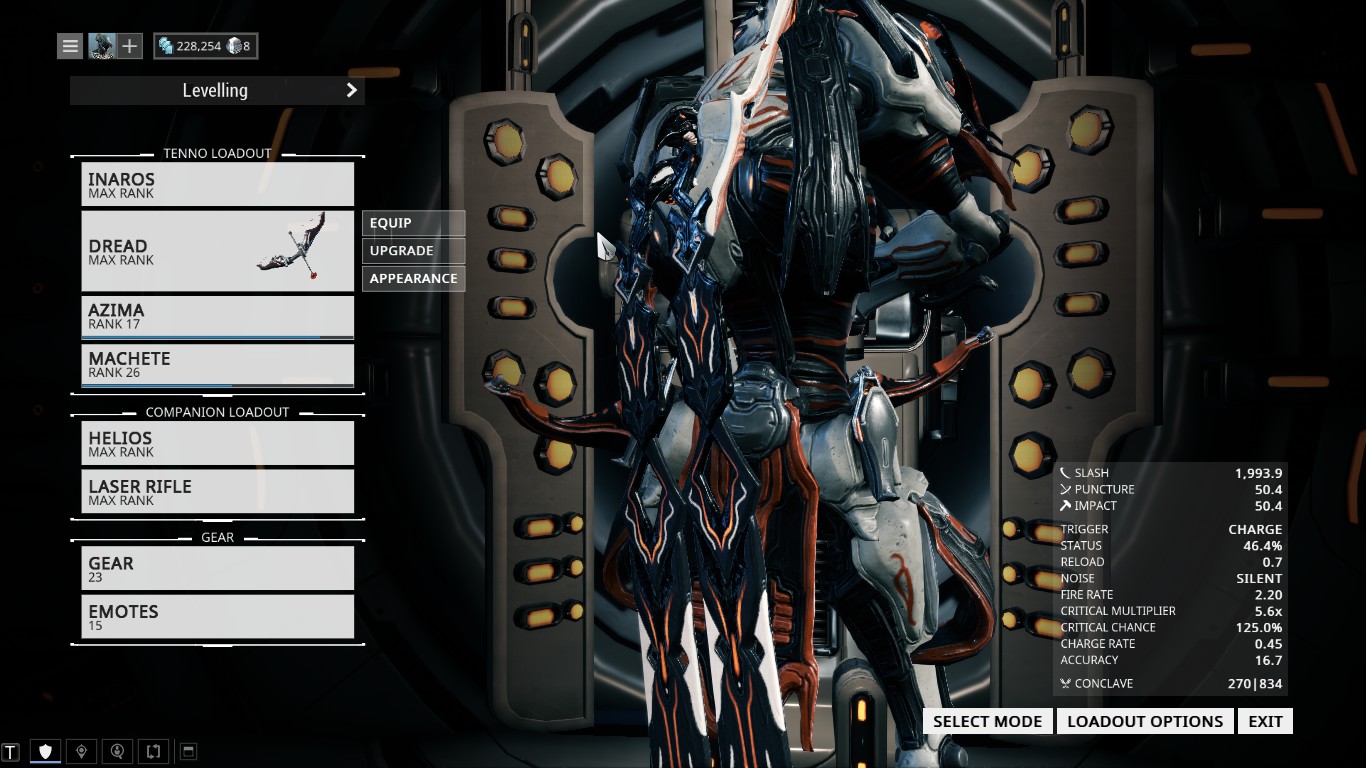Open the Gear slot
1366x768 pixels.
click(x=217, y=568)
